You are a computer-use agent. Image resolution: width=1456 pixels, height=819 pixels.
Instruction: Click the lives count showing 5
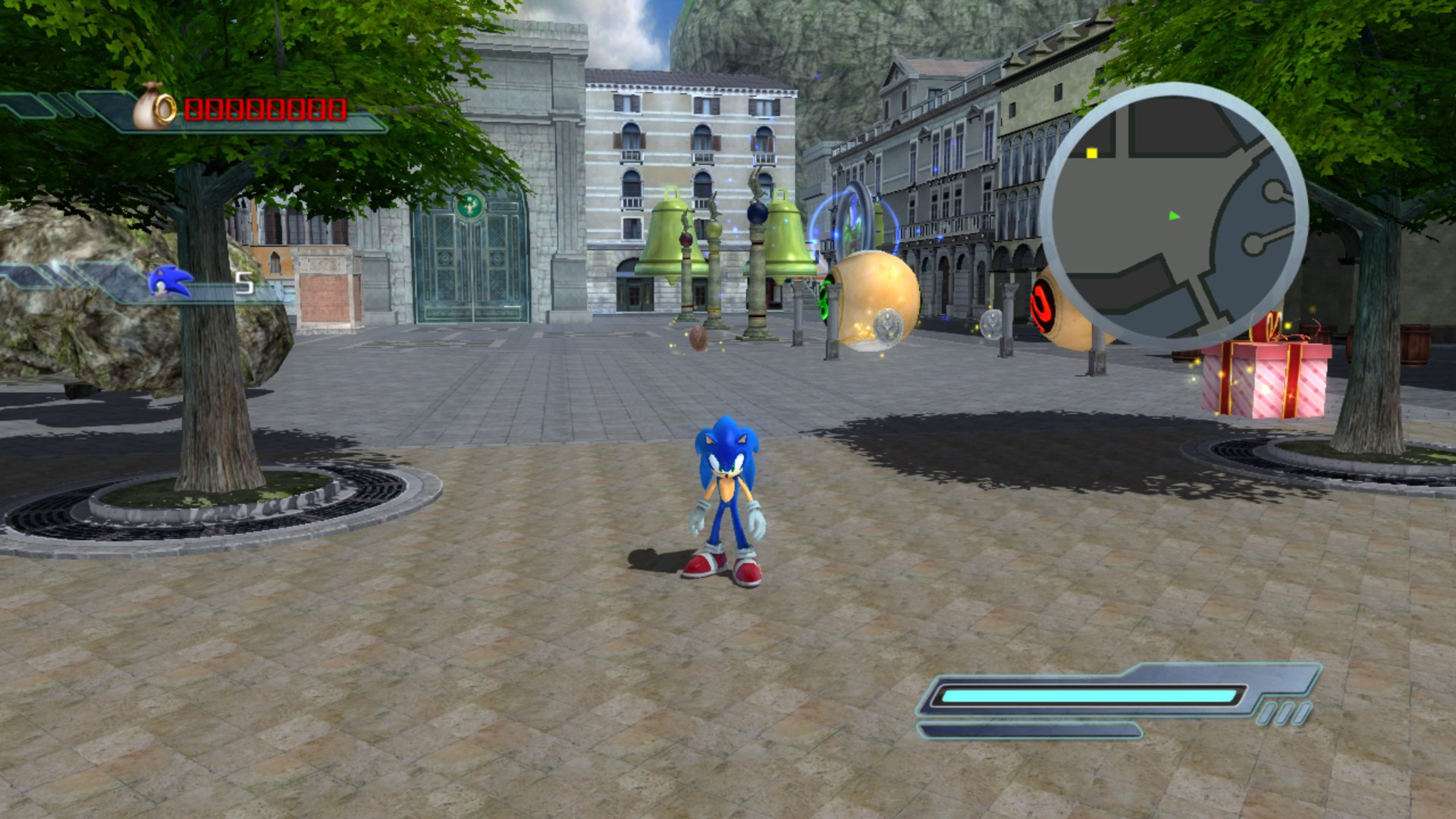point(244,281)
